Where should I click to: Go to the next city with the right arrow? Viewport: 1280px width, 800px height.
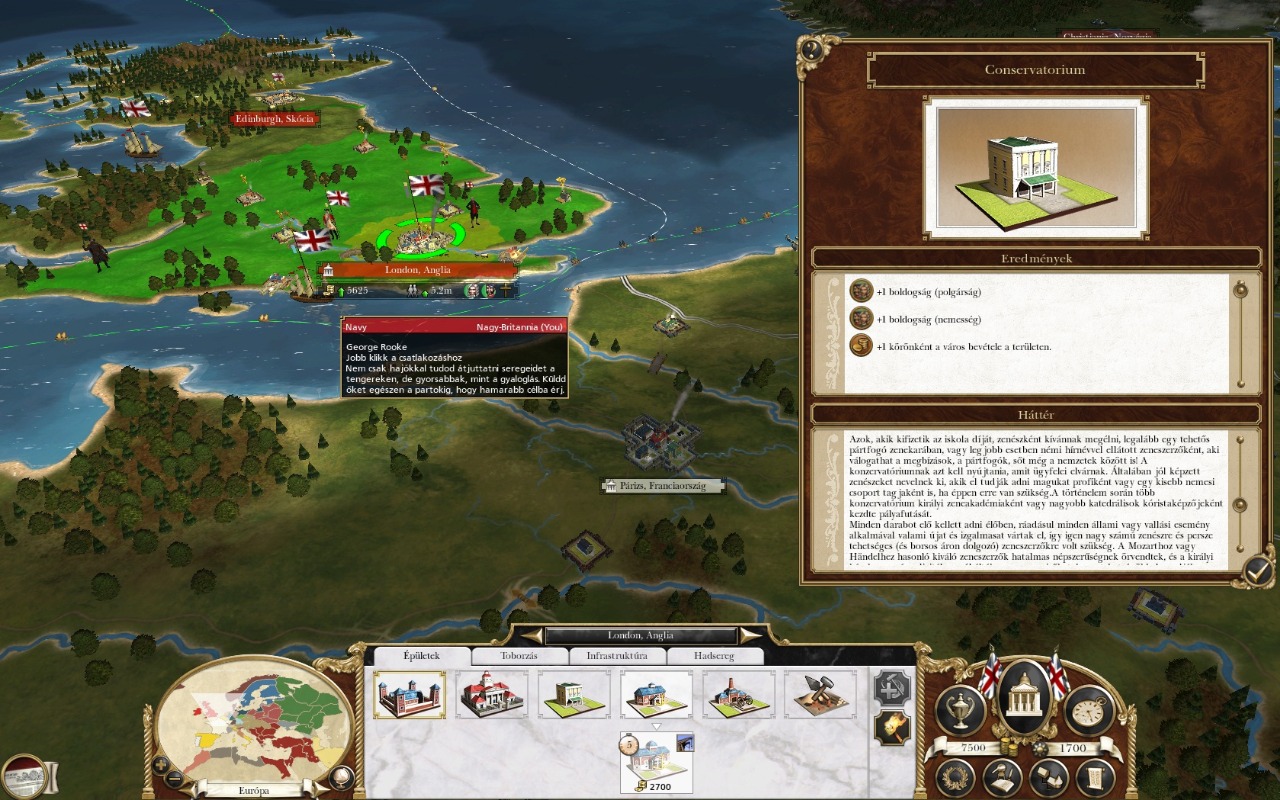(750, 636)
